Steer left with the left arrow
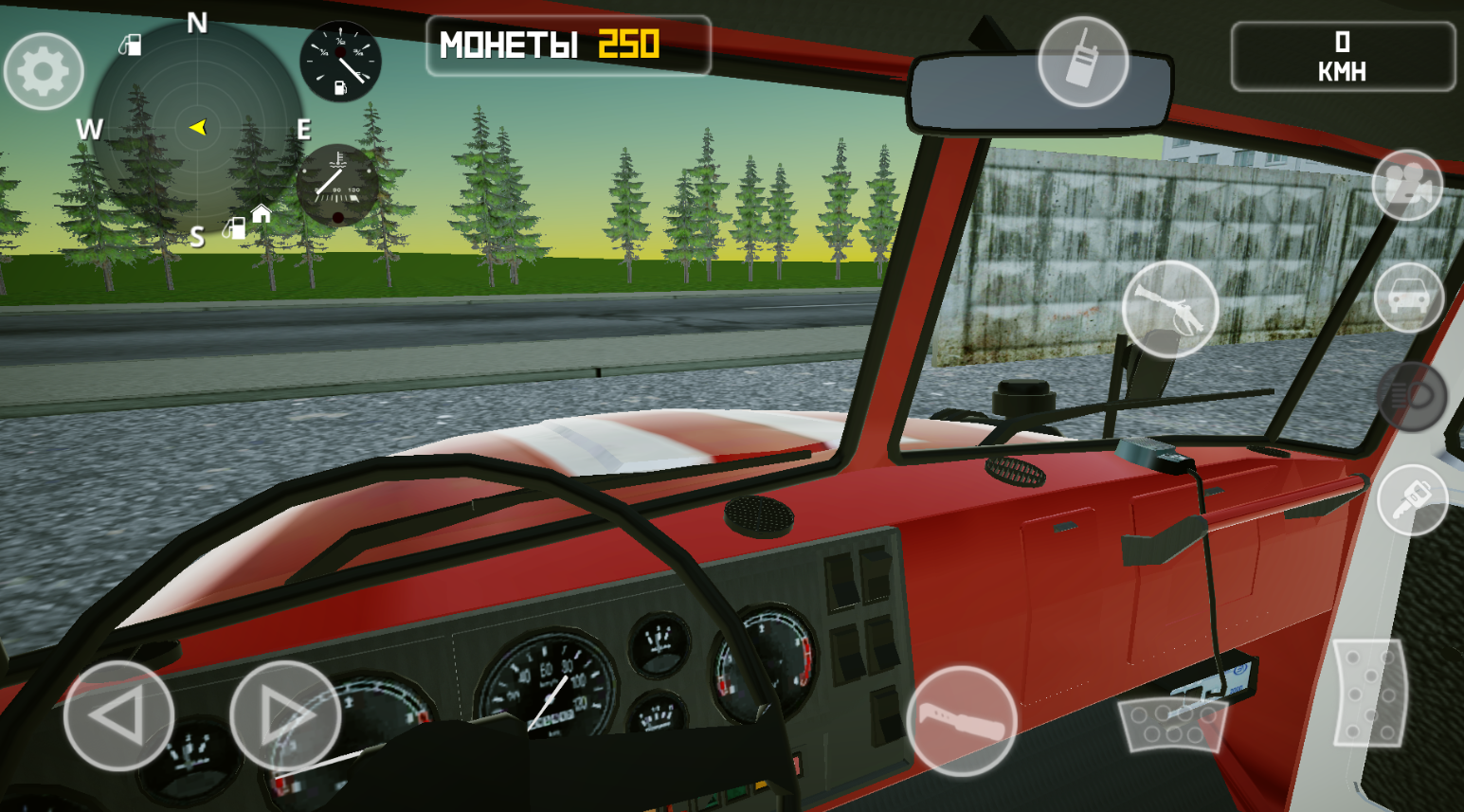 point(118,715)
